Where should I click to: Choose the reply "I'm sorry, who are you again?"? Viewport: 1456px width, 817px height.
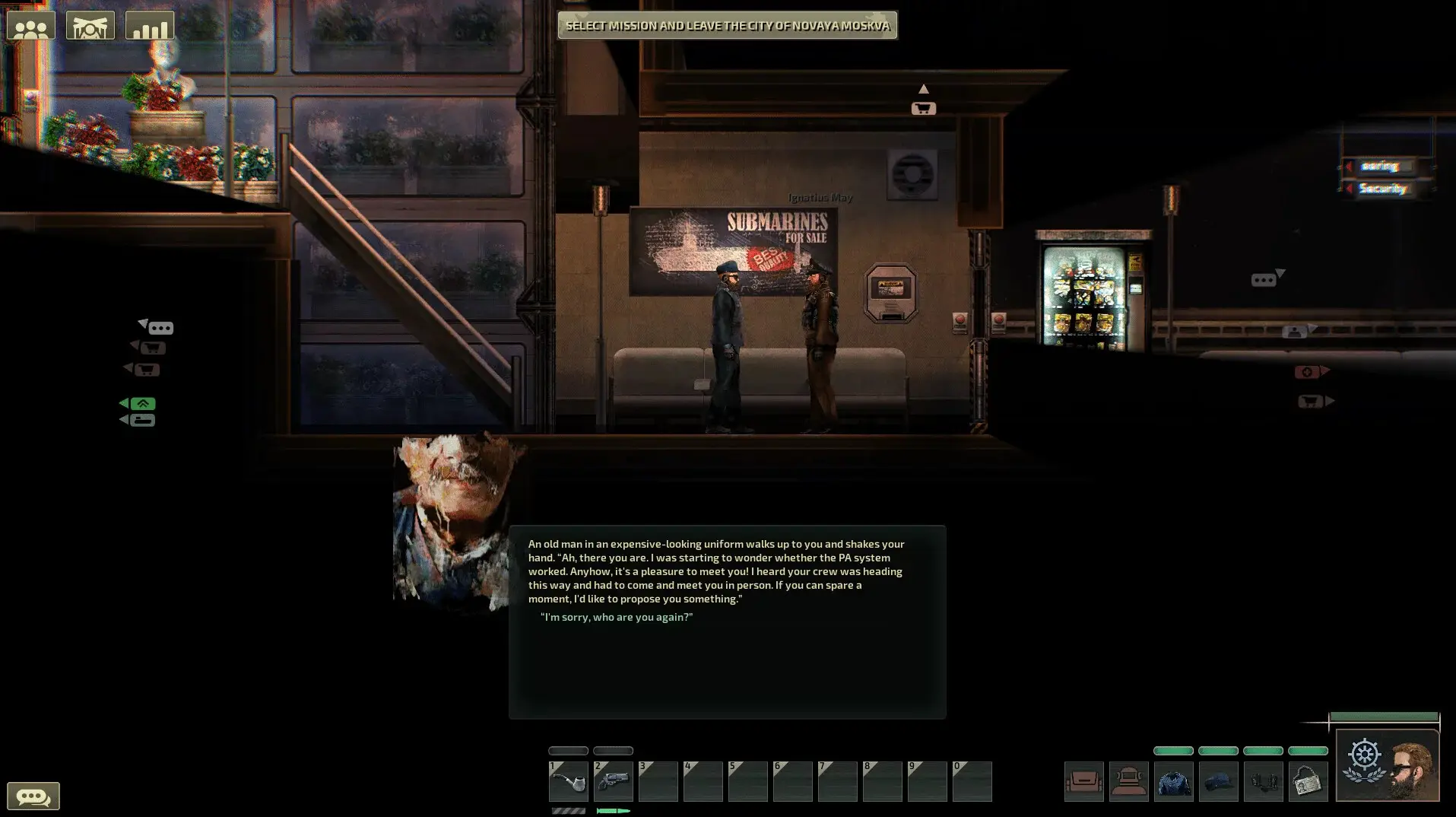(x=617, y=617)
